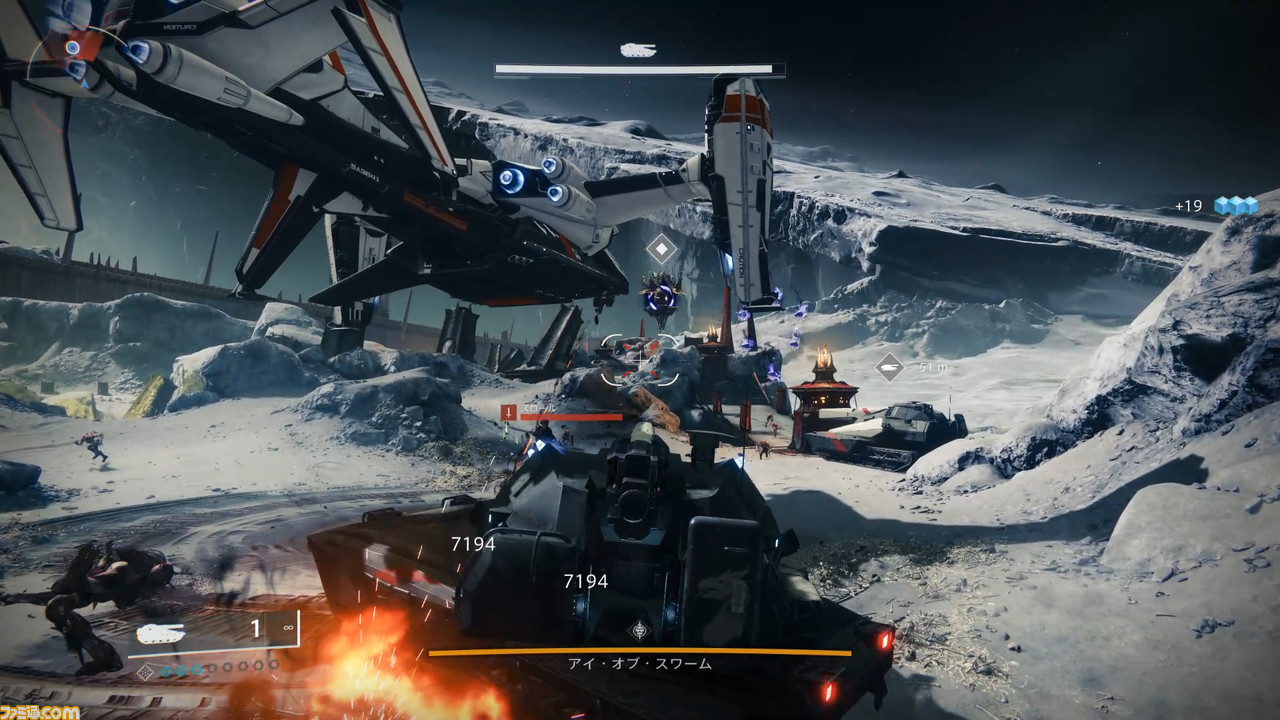Image resolution: width=1280 pixels, height=720 pixels.
Task: Click the blue glimmer cubes icon
Action: [x=1235, y=205]
